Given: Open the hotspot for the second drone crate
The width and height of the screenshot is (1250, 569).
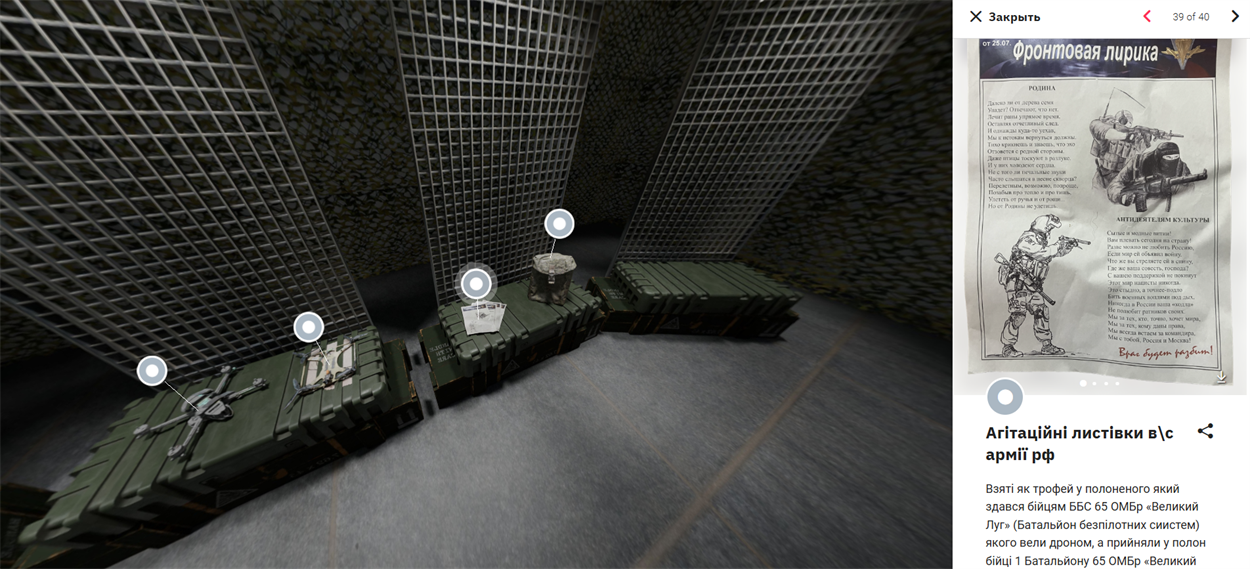Looking at the screenshot, I should (x=309, y=327).
